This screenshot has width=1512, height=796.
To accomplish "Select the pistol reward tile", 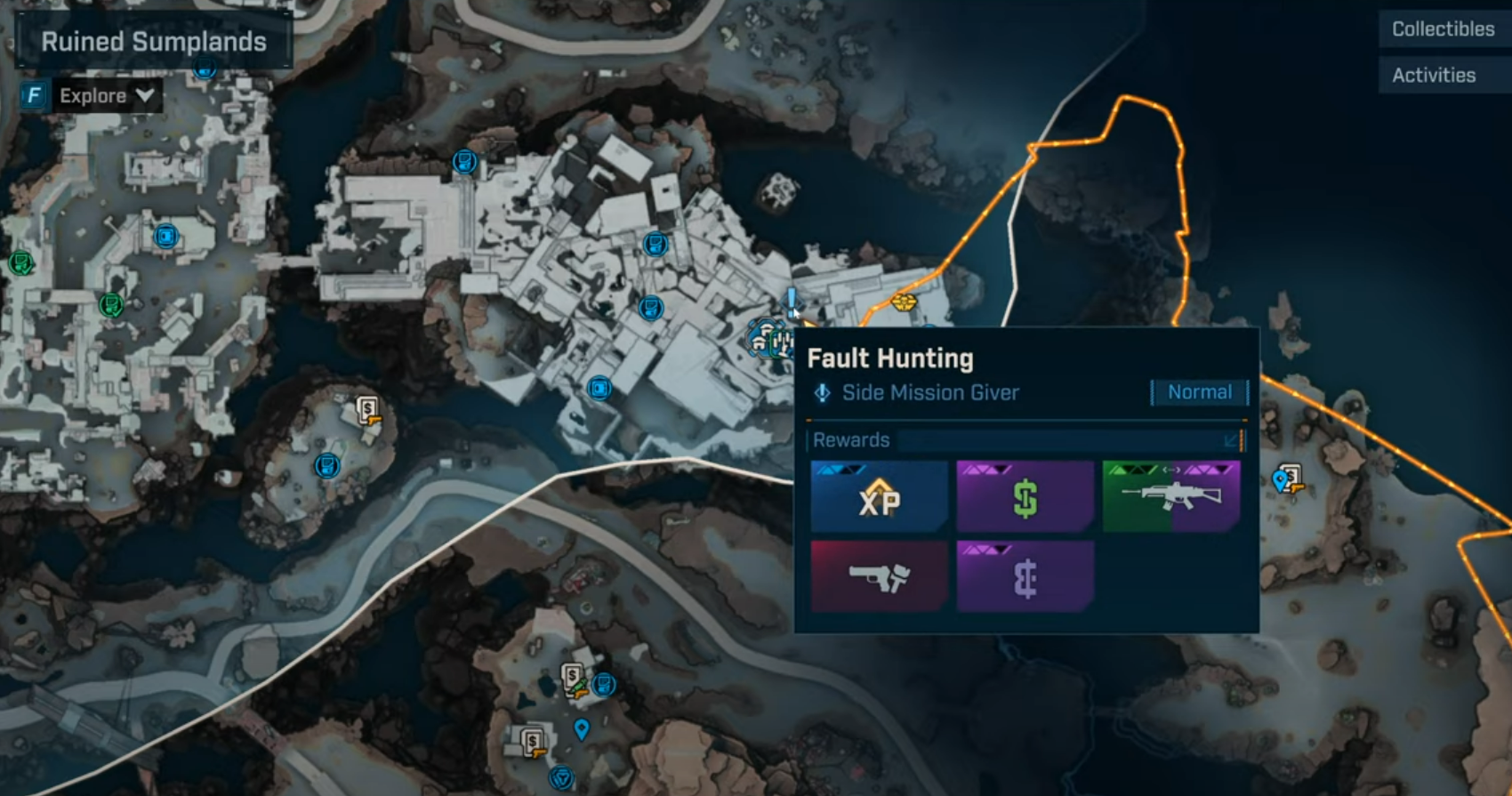I will click(879, 577).
